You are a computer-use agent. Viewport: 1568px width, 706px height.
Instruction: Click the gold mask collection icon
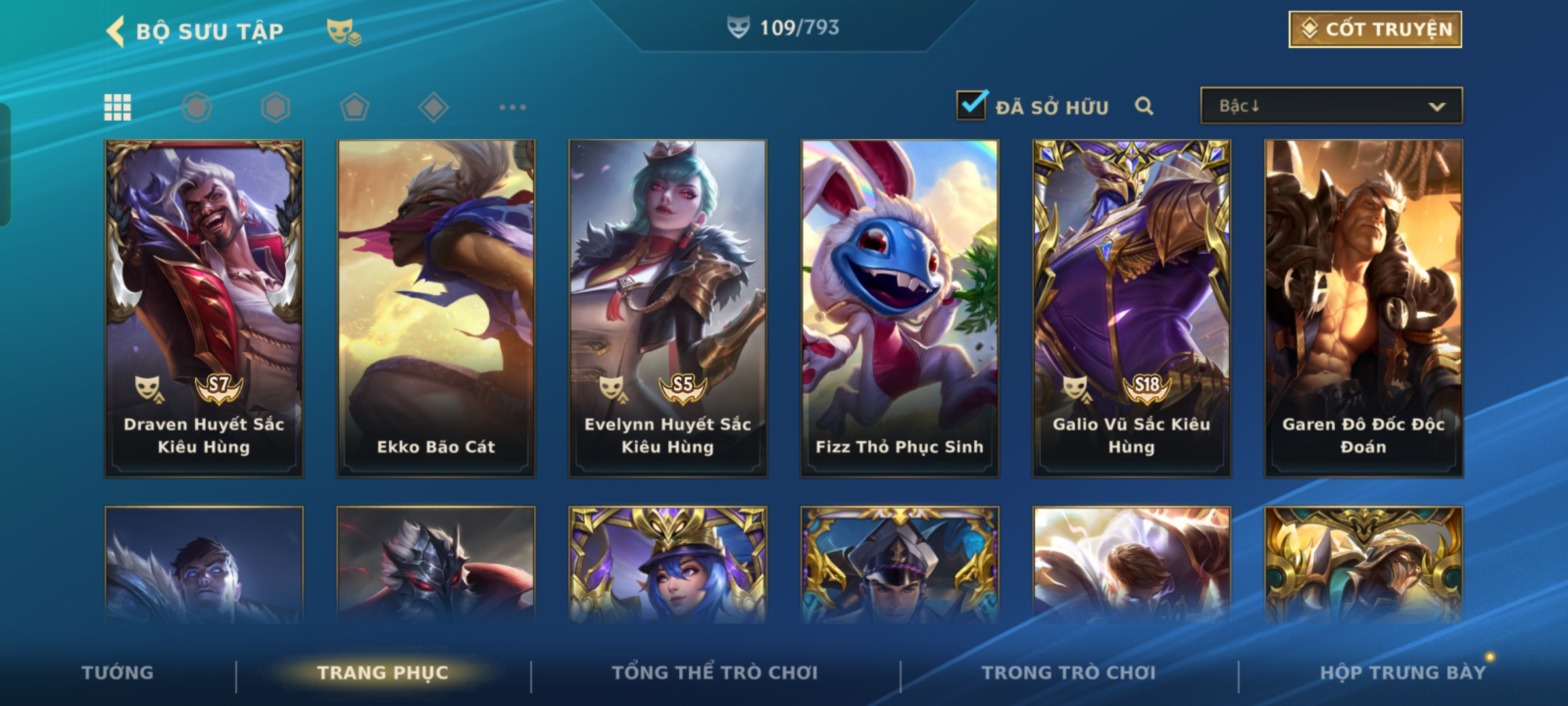tap(343, 31)
